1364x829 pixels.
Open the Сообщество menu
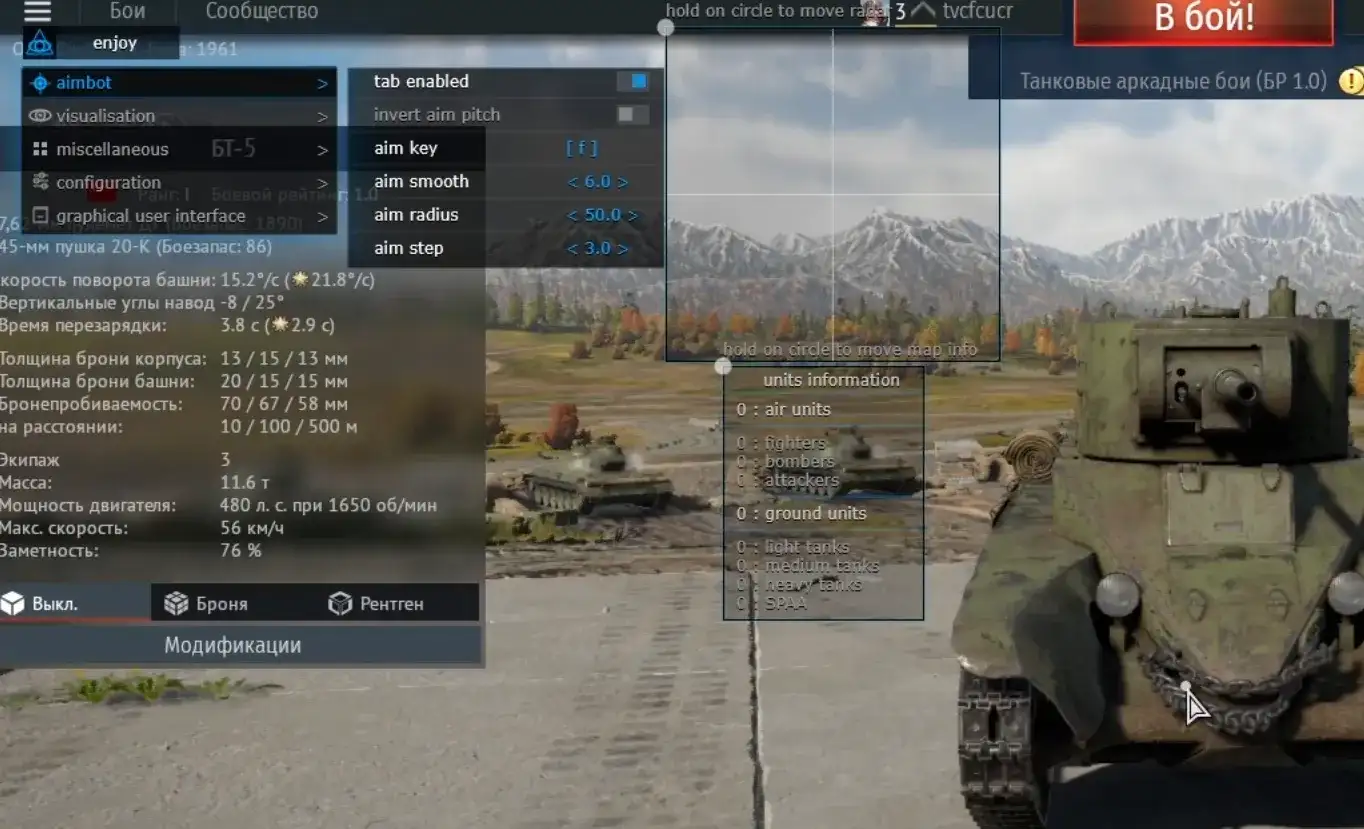(261, 12)
